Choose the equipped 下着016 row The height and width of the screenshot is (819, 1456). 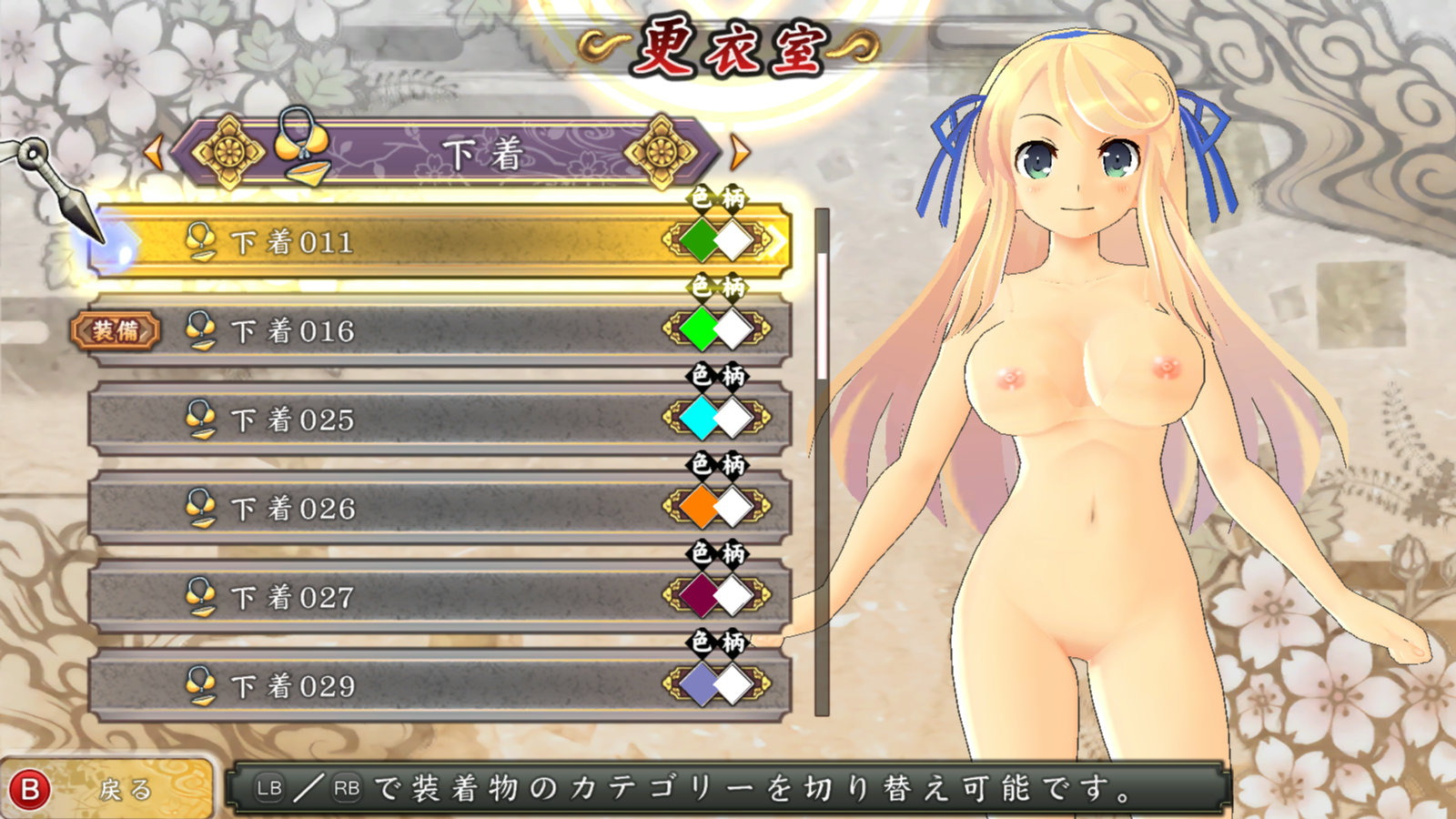tap(409, 330)
